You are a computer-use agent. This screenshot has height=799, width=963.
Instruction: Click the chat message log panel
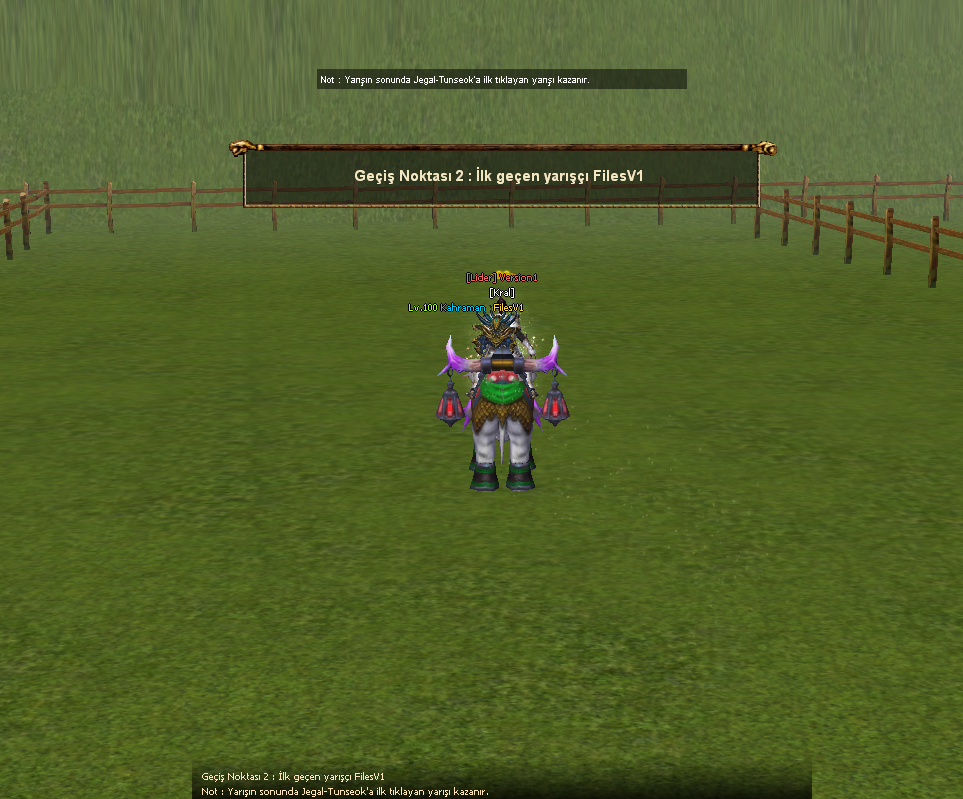click(x=501, y=783)
